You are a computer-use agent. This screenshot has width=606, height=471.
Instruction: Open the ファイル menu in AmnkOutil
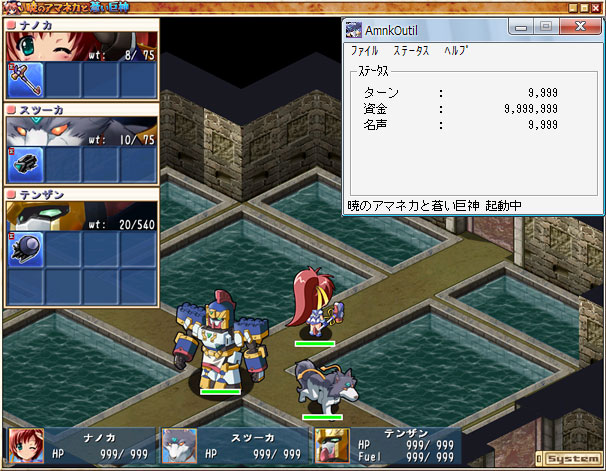(364, 50)
